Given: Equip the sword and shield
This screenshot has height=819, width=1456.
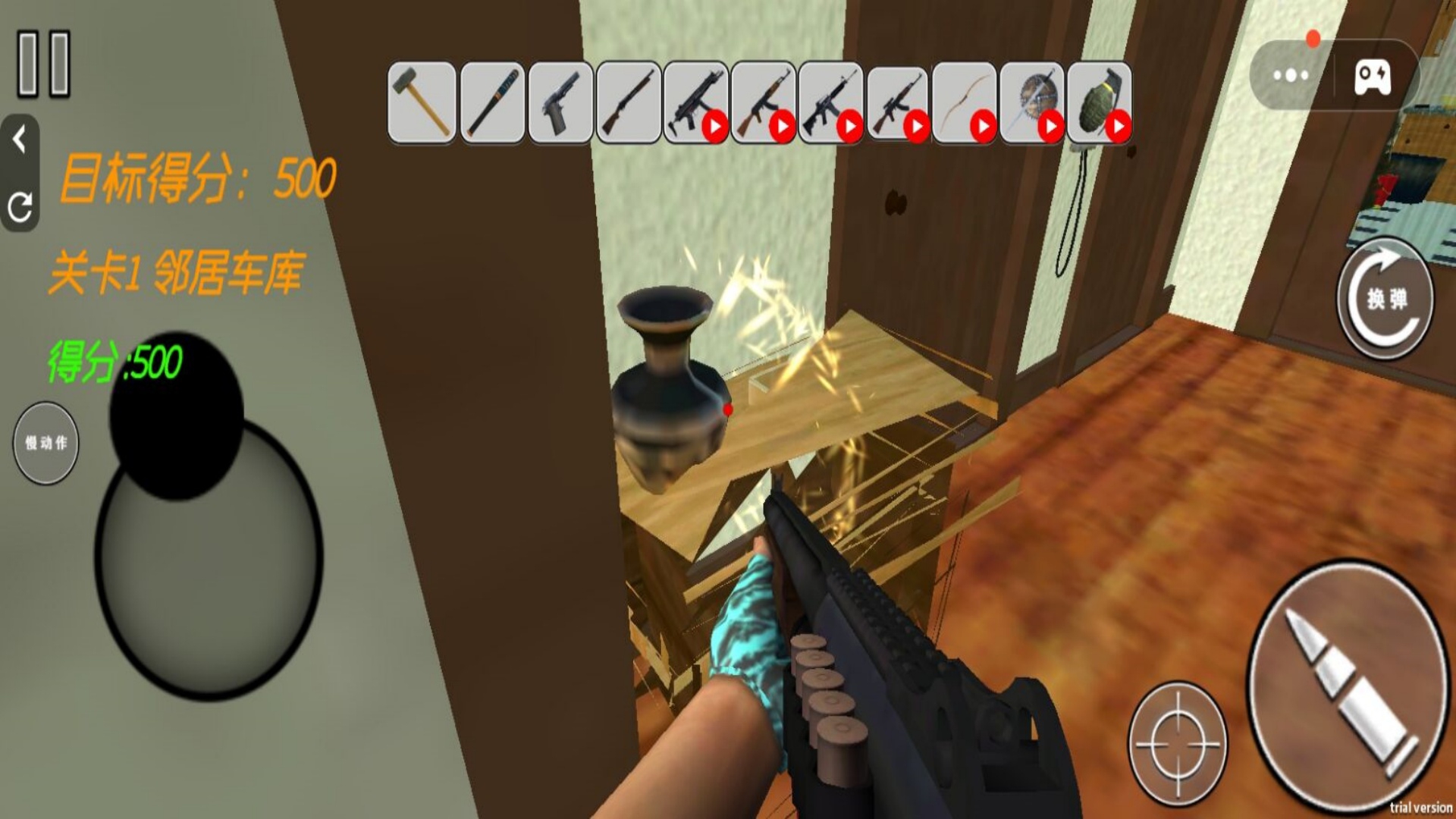Looking at the screenshot, I should pos(1032,103).
